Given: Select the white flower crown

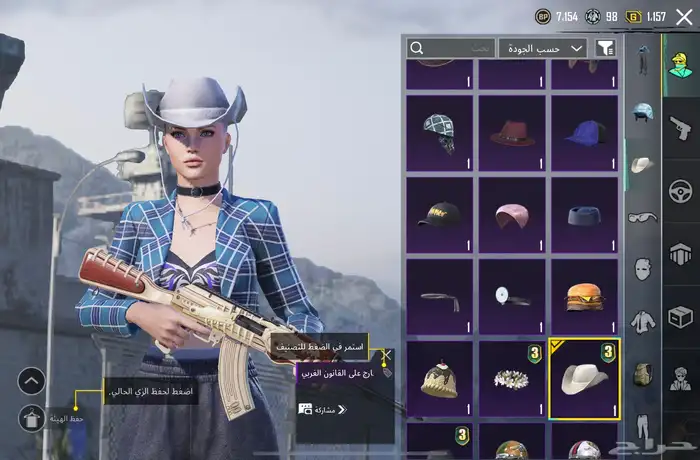Looking at the screenshot, I should pos(512,379).
